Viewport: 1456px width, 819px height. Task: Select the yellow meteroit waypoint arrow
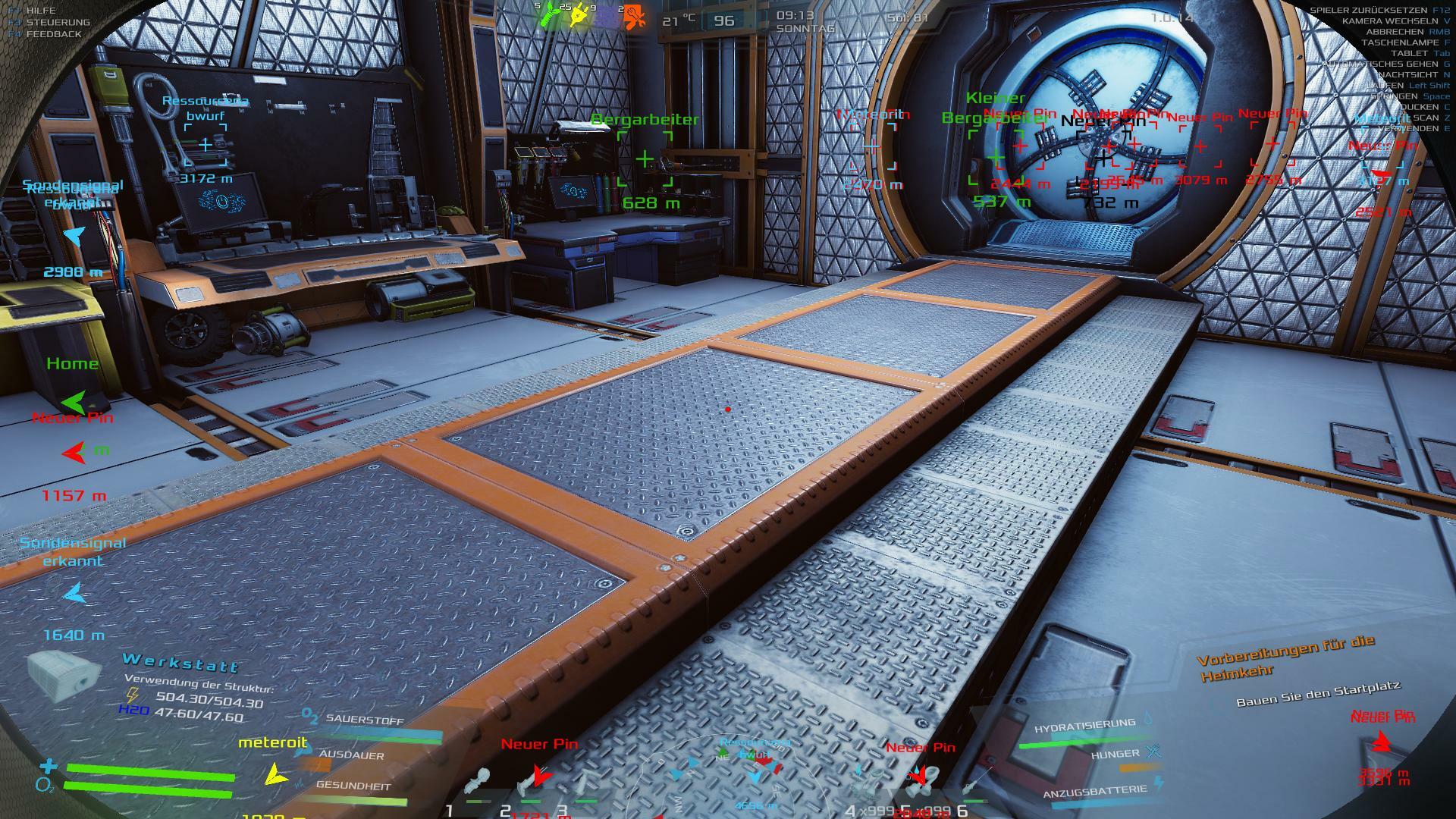click(276, 773)
